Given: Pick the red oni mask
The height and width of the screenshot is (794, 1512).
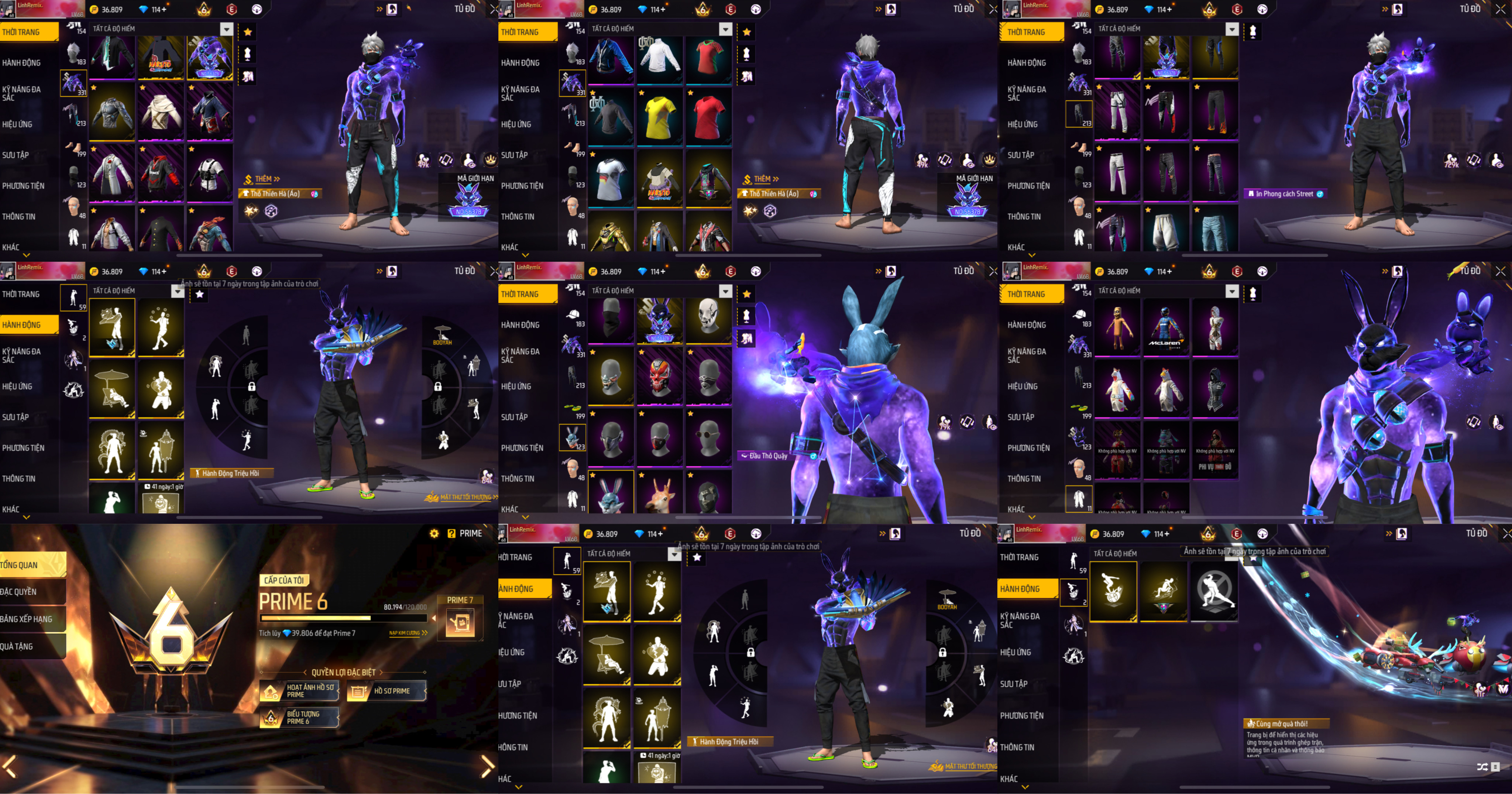Looking at the screenshot, I should 660,378.
